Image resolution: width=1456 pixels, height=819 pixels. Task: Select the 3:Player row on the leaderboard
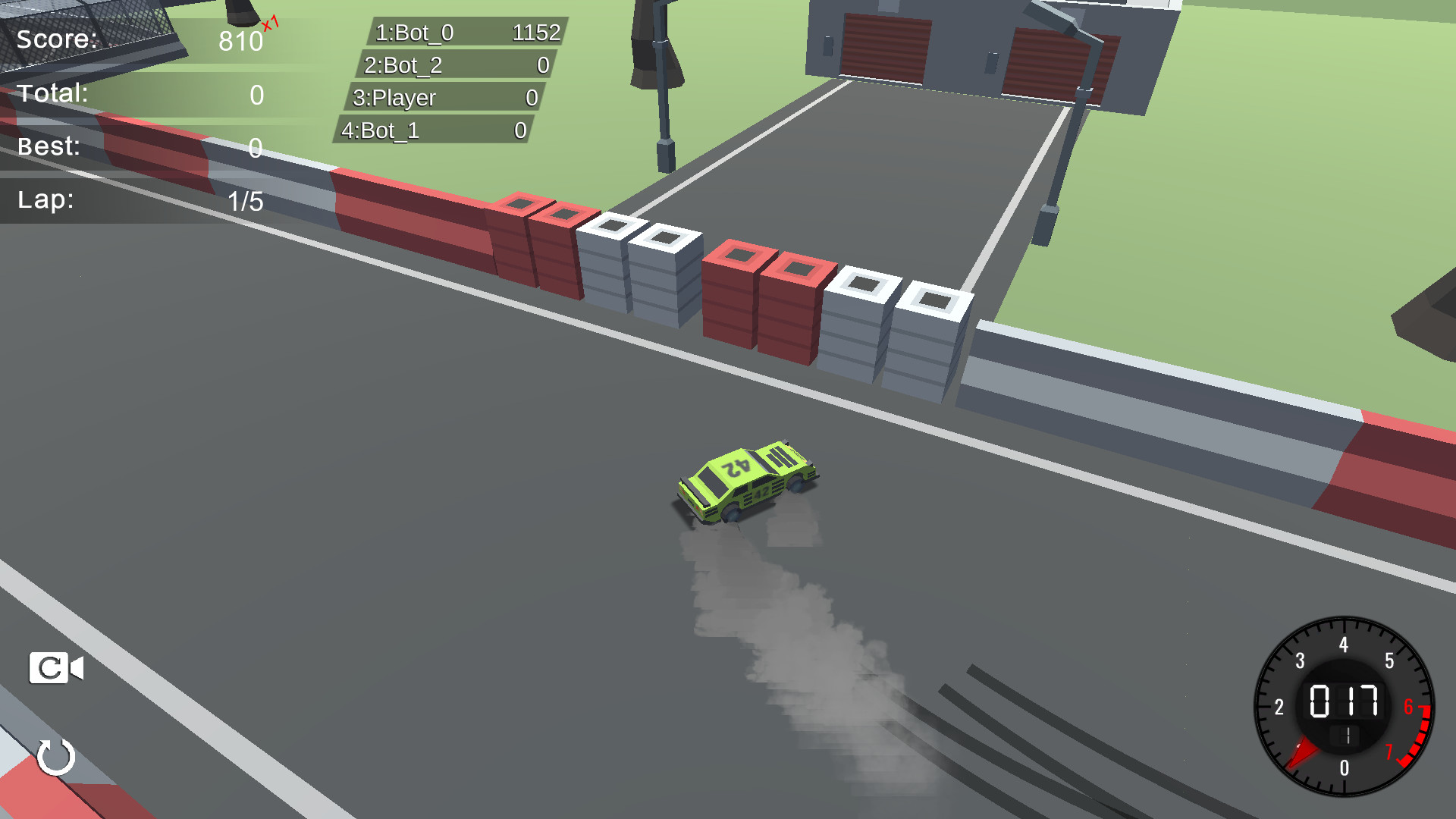(444, 98)
